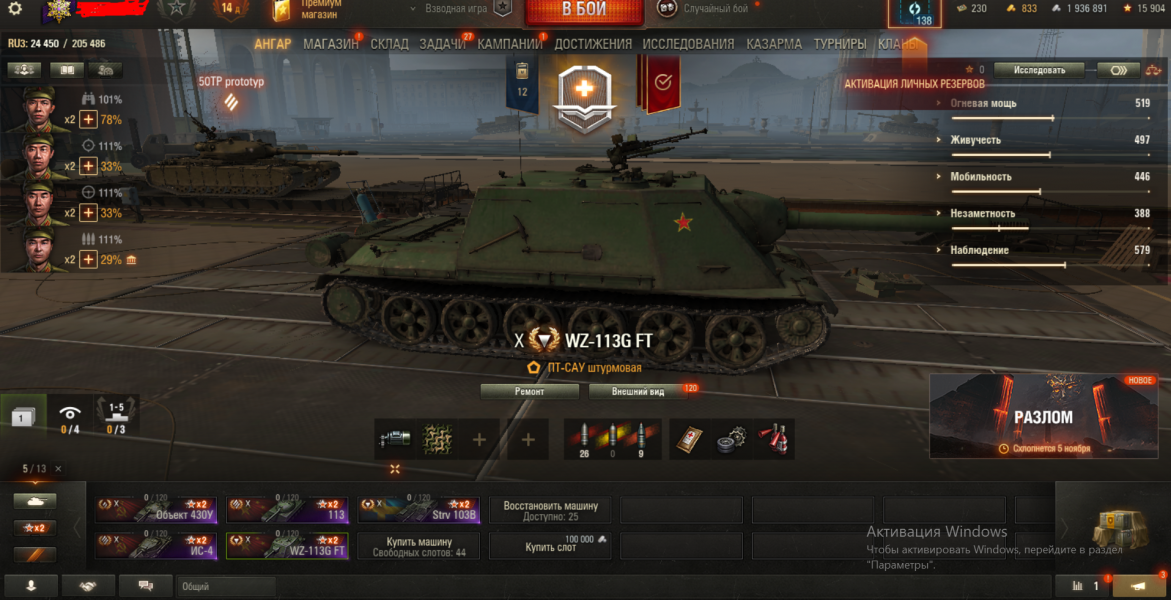Open the ТУРНИРЫ tab

[x=840, y=44]
